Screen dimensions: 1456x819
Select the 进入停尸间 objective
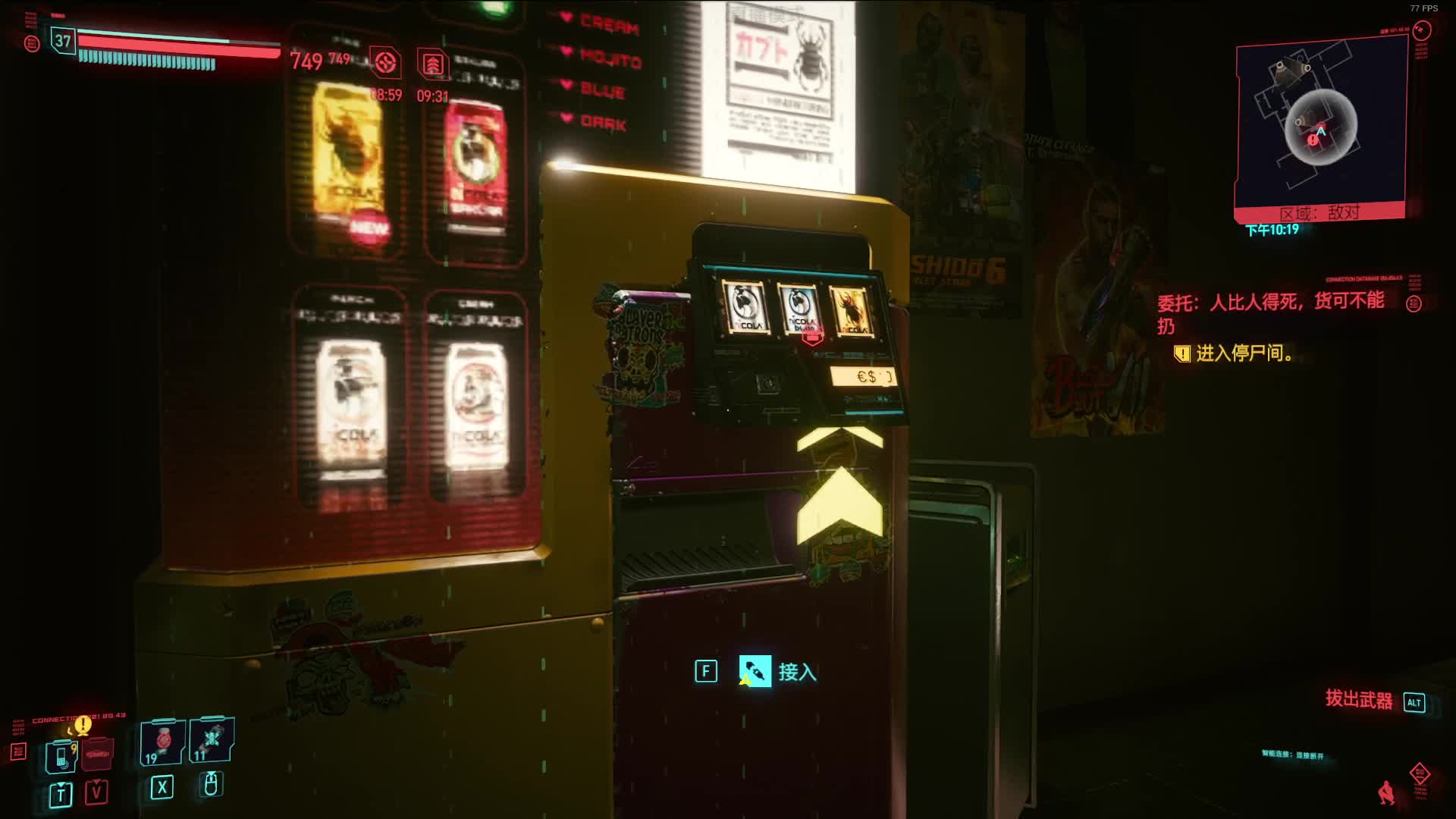tap(1244, 353)
